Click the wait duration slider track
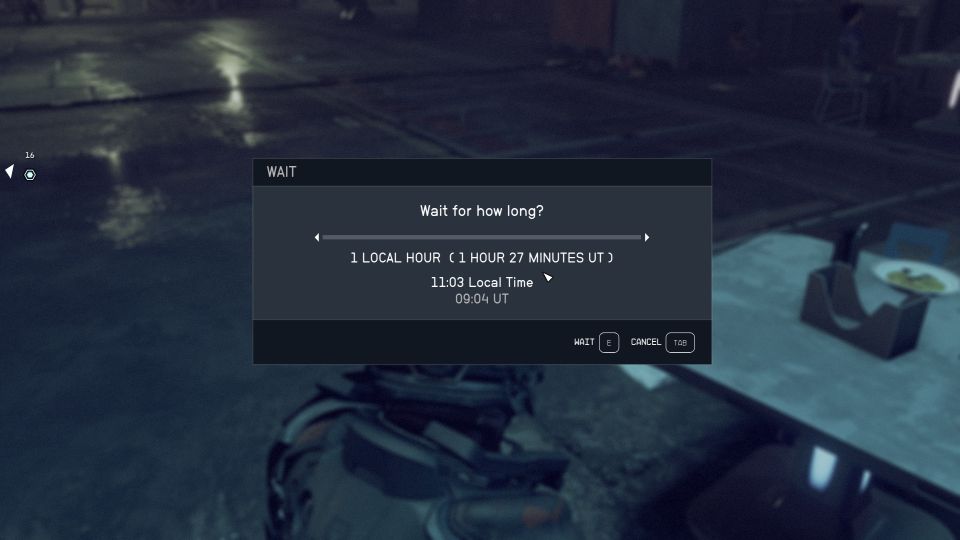This screenshot has width=960, height=540. 481,237
